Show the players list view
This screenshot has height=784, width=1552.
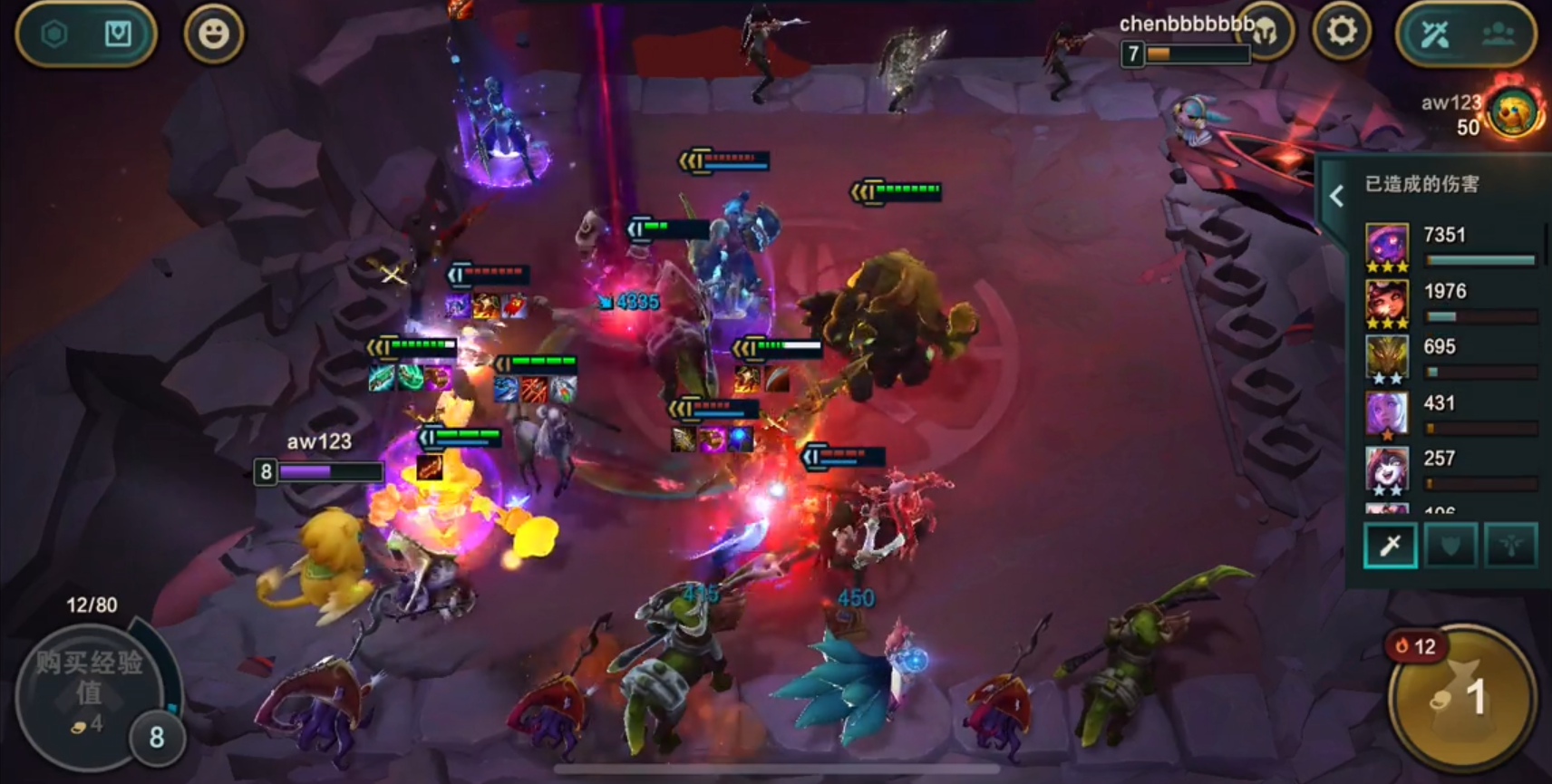pyautogui.click(x=1498, y=34)
